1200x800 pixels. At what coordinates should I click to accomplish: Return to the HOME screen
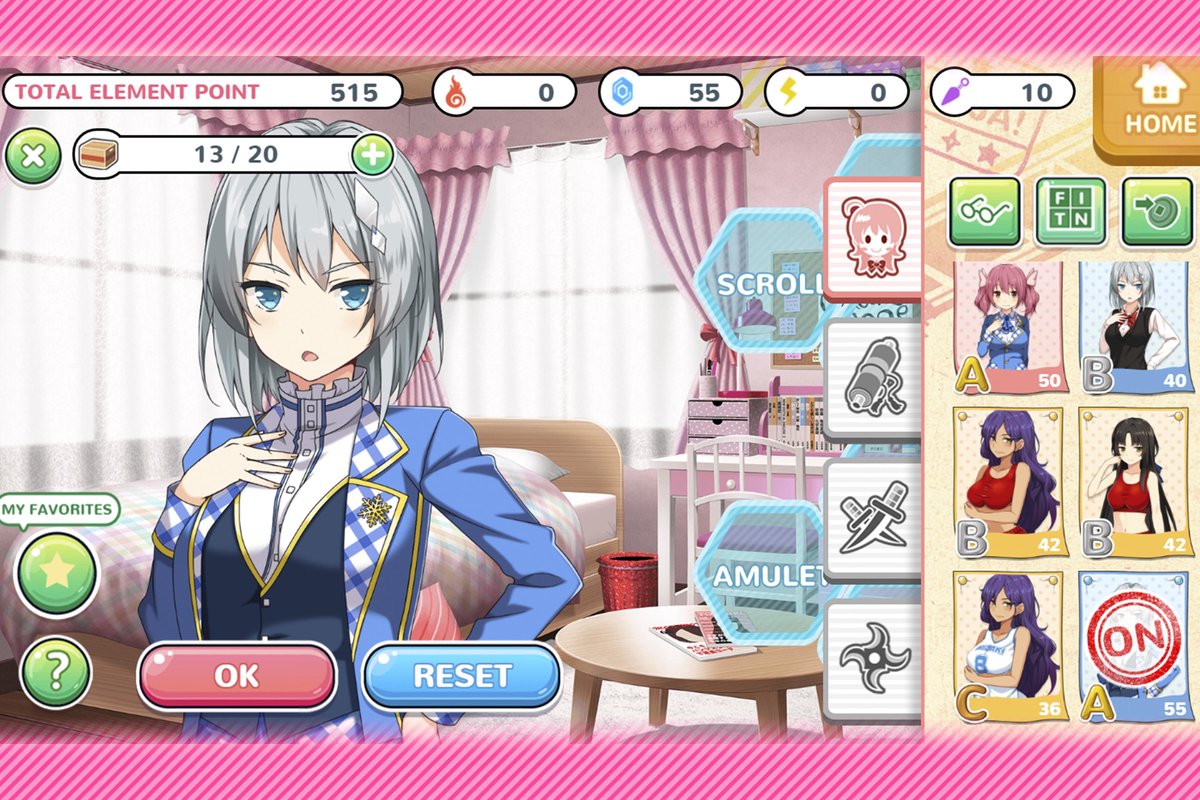point(1148,106)
